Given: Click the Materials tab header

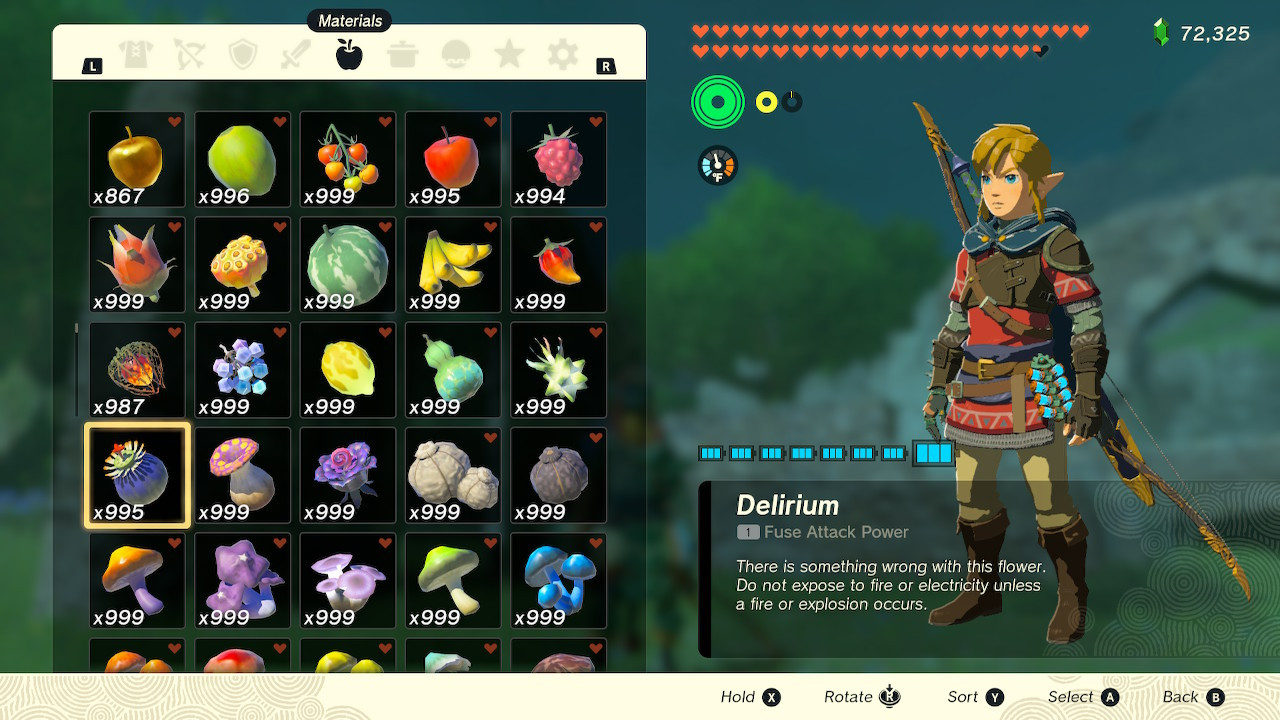Looking at the screenshot, I should 349,20.
